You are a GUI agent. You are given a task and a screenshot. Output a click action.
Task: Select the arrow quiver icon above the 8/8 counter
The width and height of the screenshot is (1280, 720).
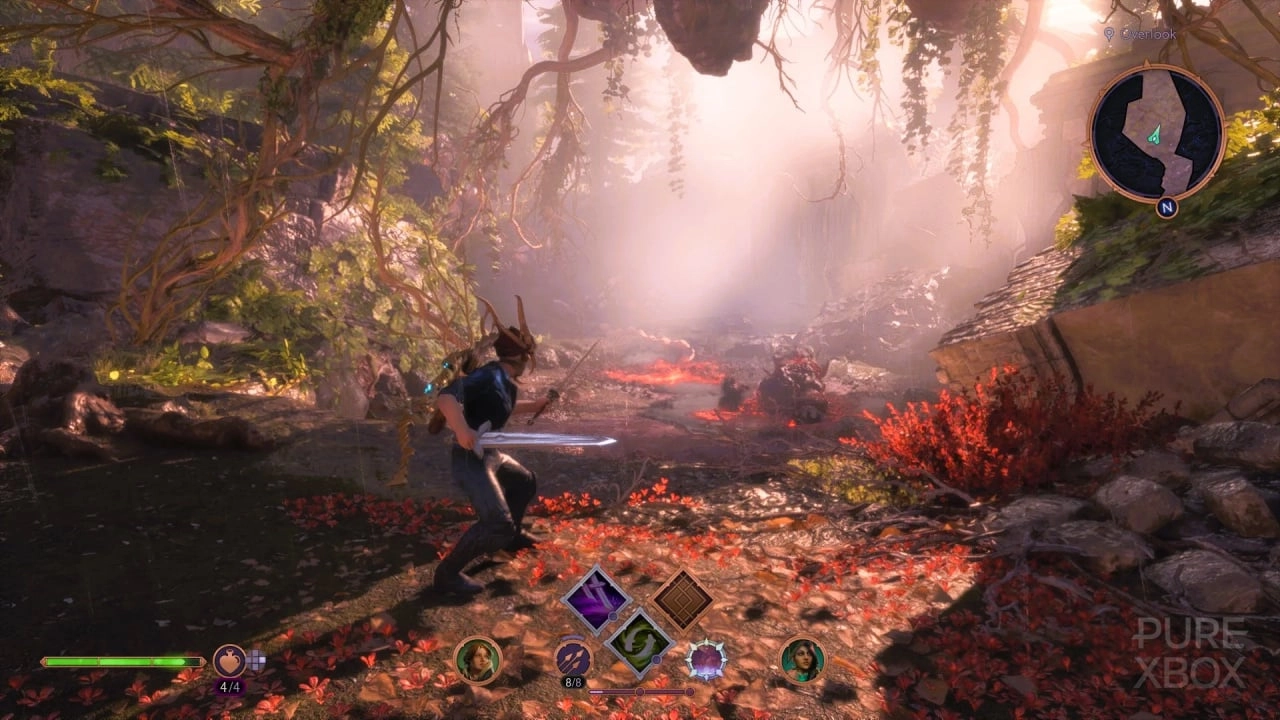click(574, 658)
